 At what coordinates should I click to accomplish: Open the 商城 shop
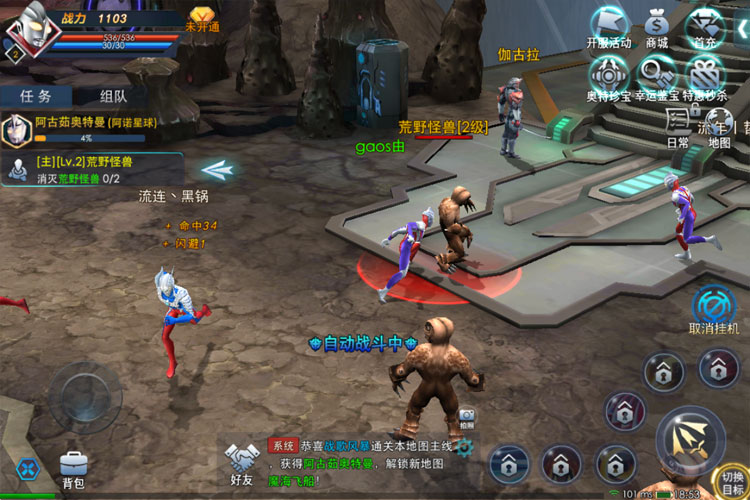click(x=657, y=26)
